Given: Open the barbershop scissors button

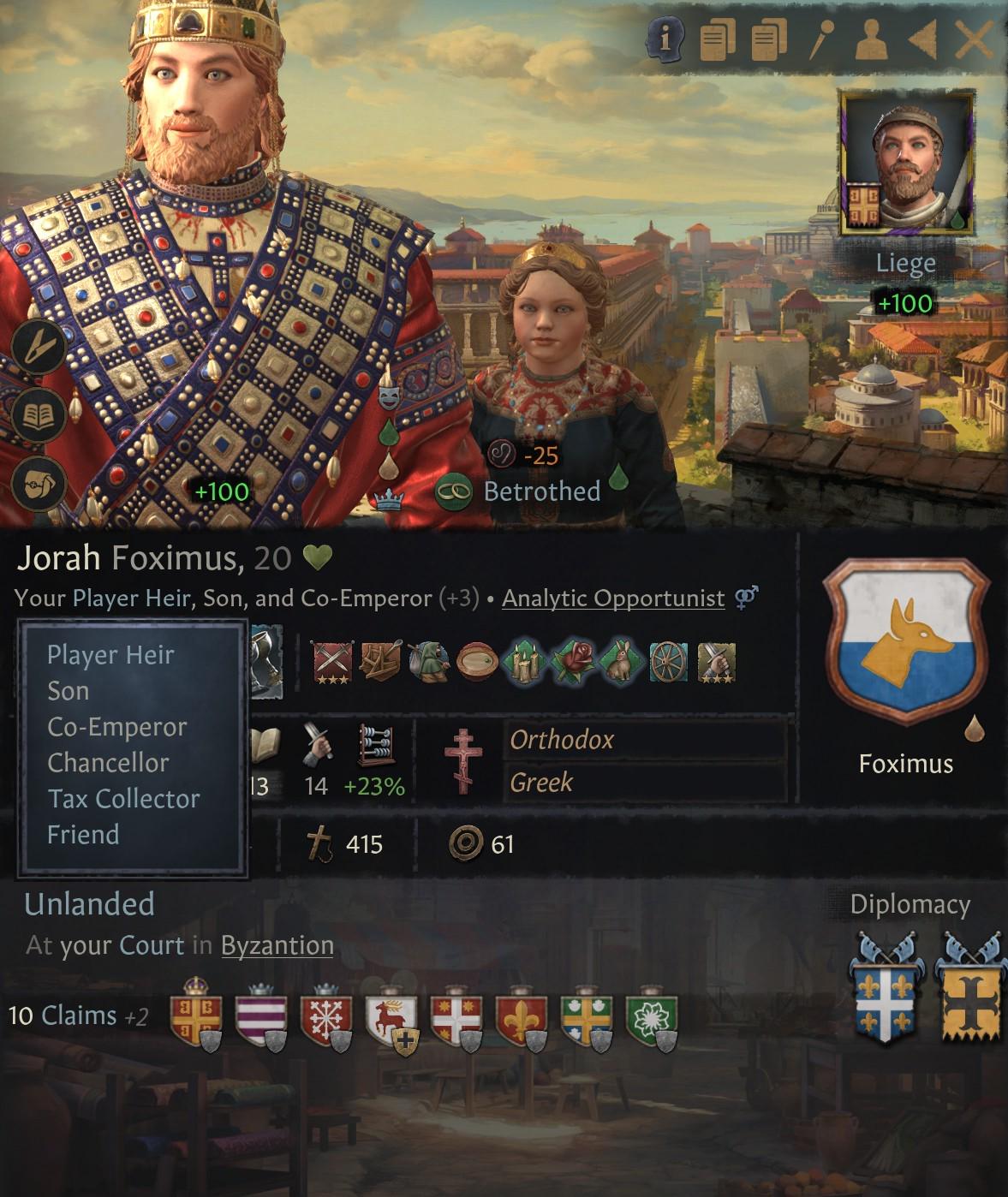Looking at the screenshot, I should point(39,347).
